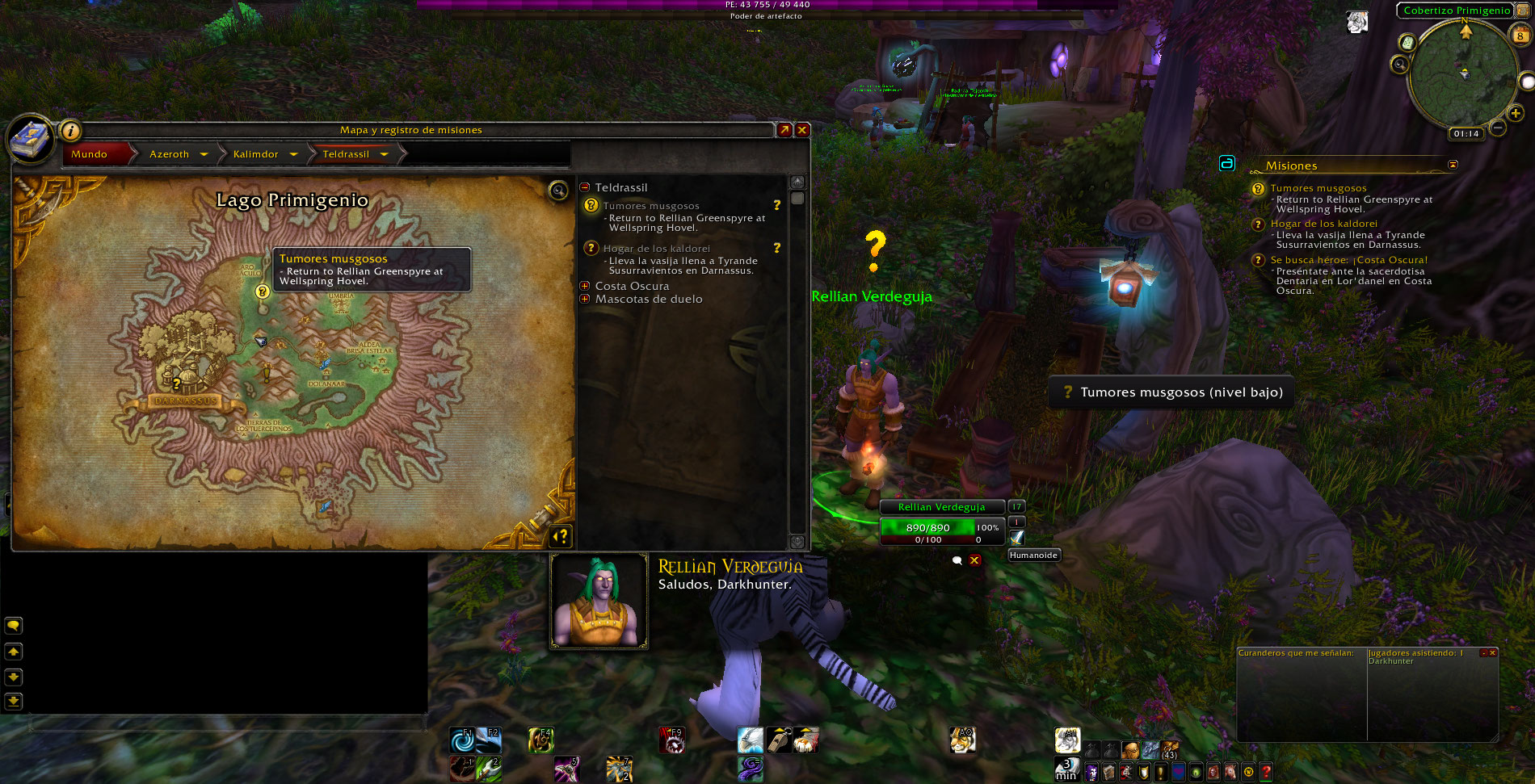This screenshot has height=784, width=1535.
Task: Click the map magnifying glass button
Action: pos(558,191)
